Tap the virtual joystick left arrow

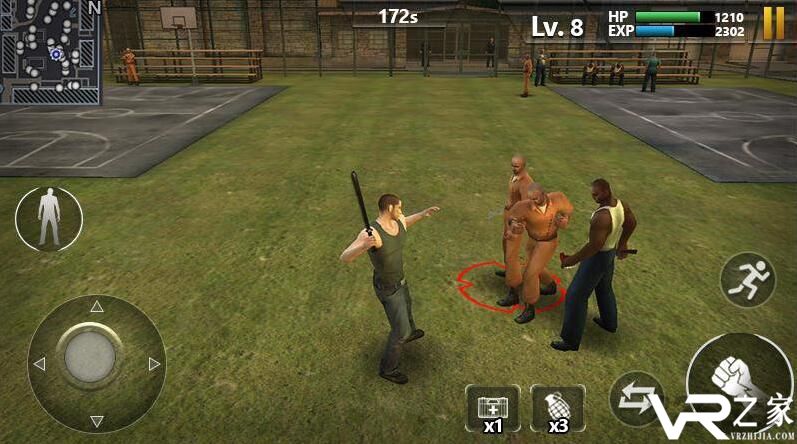(39, 364)
